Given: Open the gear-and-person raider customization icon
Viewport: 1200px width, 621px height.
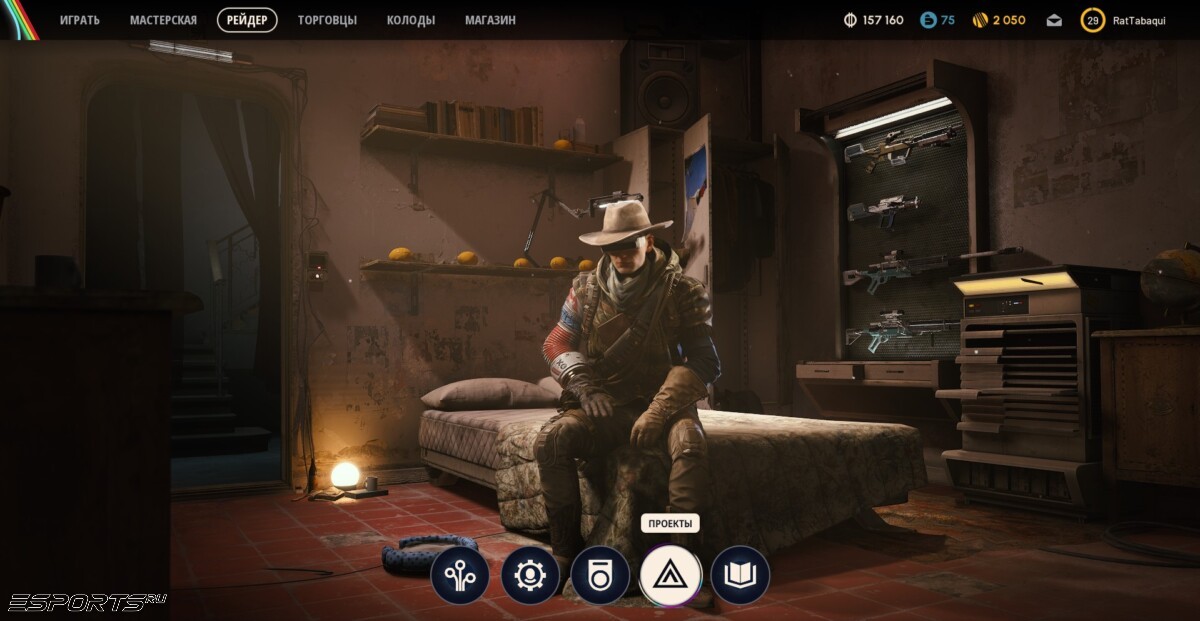Looking at the screenshot, I should tap(530, 575).
